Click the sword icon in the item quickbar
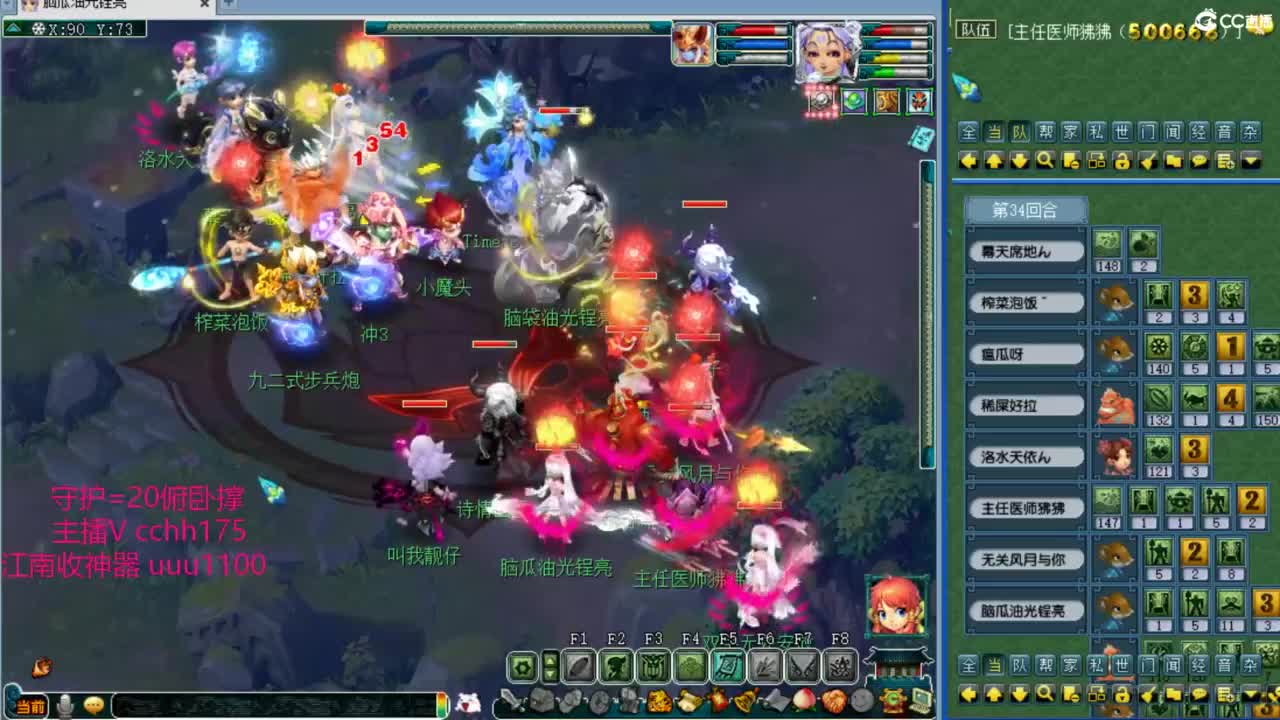This screenshot has height=720, width=1280. click(x=509, y=698)
